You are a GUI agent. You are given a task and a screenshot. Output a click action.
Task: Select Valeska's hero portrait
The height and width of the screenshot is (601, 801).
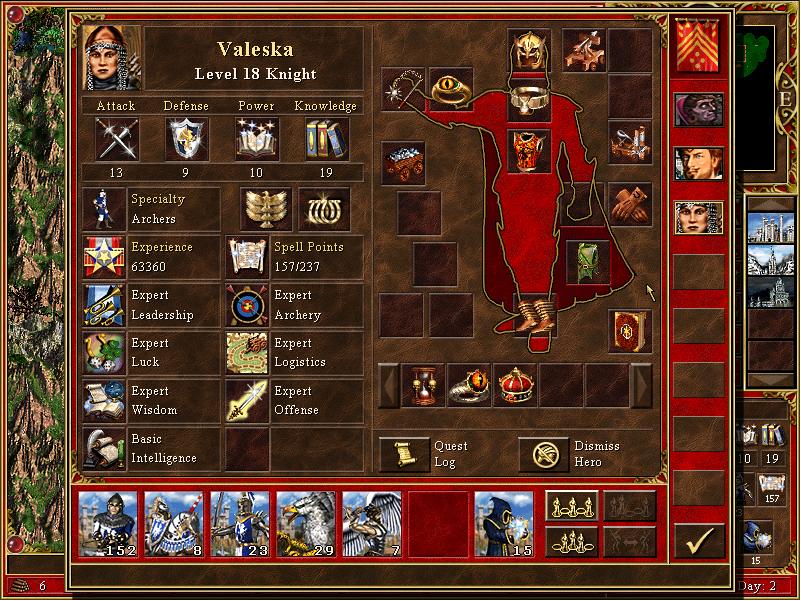coord(111,57)
